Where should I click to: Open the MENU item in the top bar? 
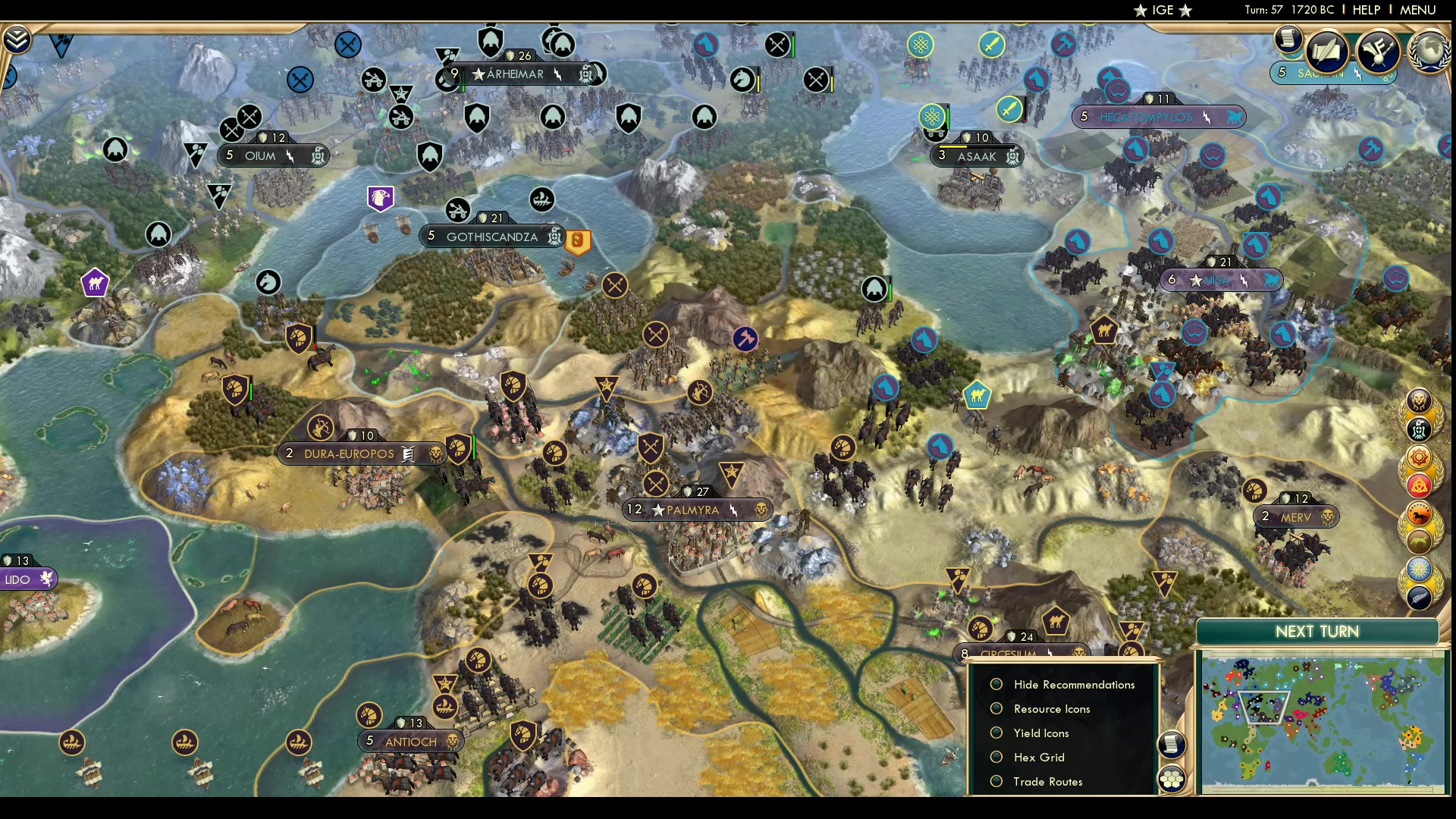pyautogui.click(x=1417, y=10)
